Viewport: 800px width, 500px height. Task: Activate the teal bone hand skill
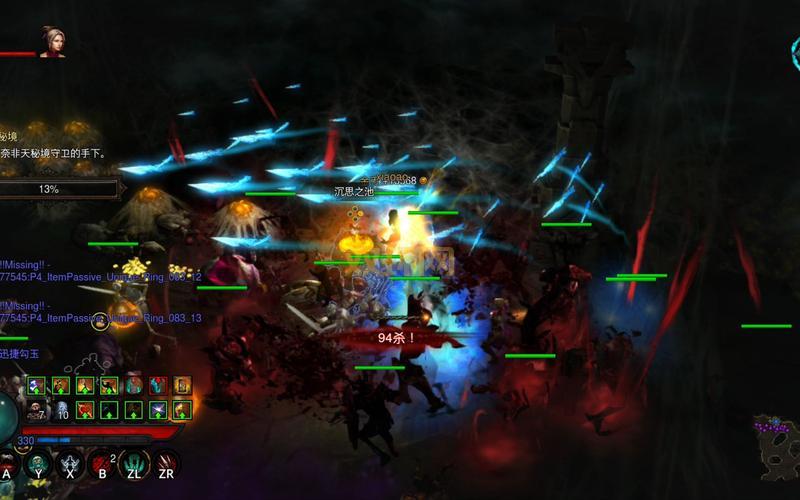click(133, 463)
